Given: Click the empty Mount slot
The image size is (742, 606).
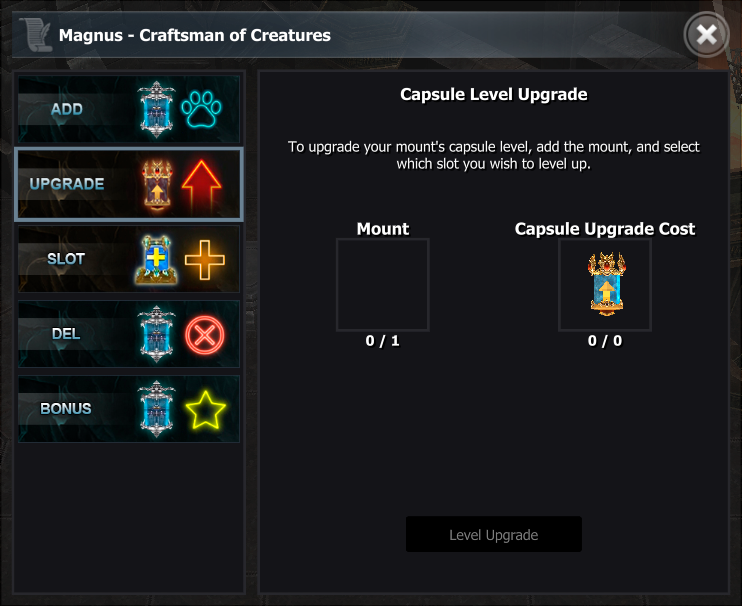Looking at the screenshot, I should tap(382, 285).
